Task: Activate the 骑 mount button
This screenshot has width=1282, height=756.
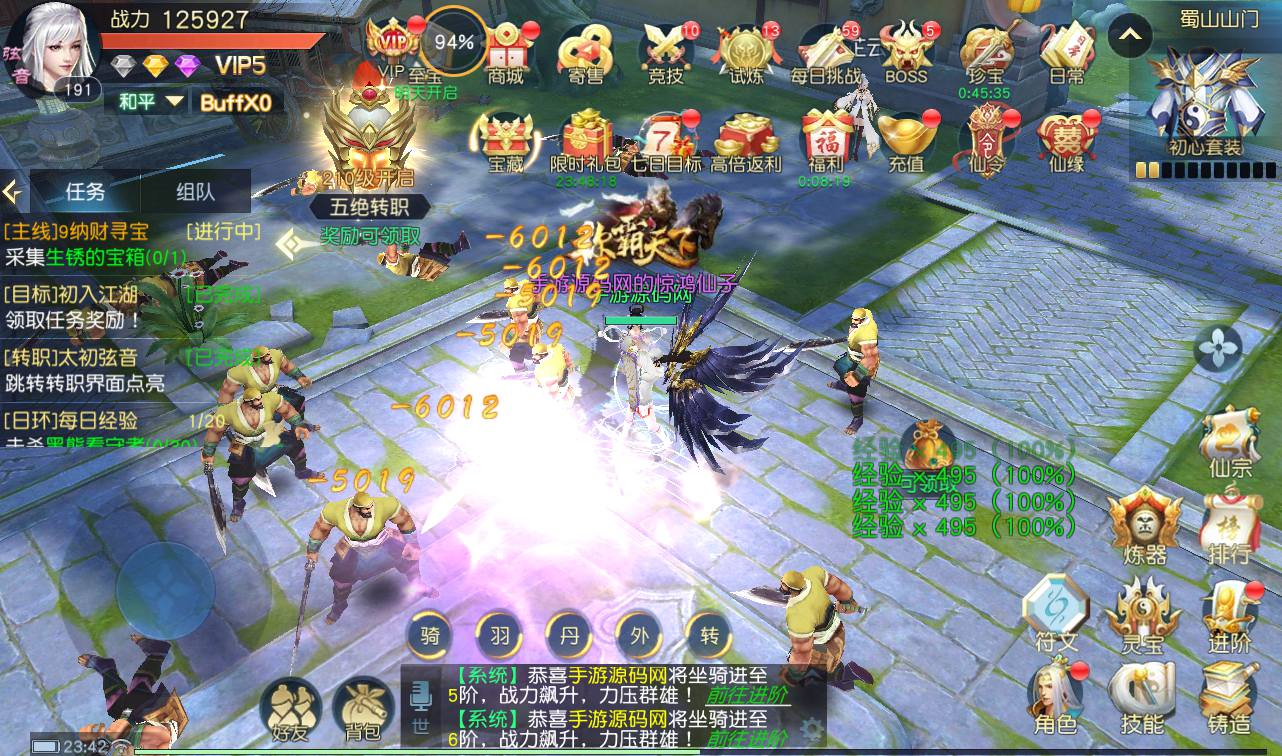Action: point(430,634)
